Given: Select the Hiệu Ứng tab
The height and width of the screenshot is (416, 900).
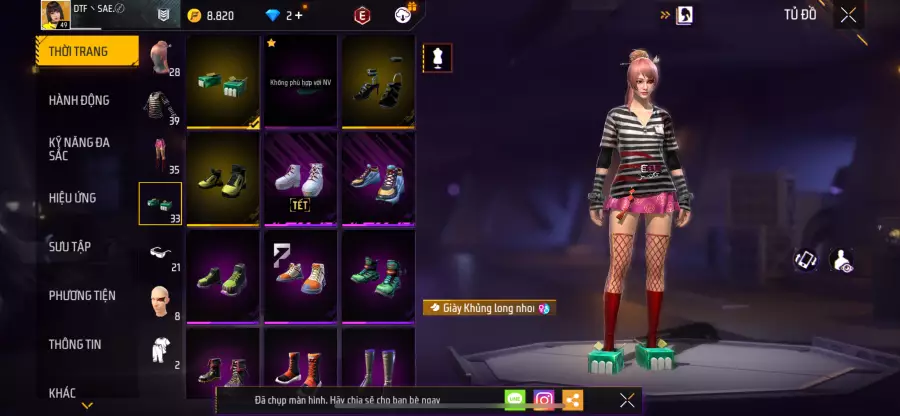Looking at the screenshot, I should click(73, 198).
